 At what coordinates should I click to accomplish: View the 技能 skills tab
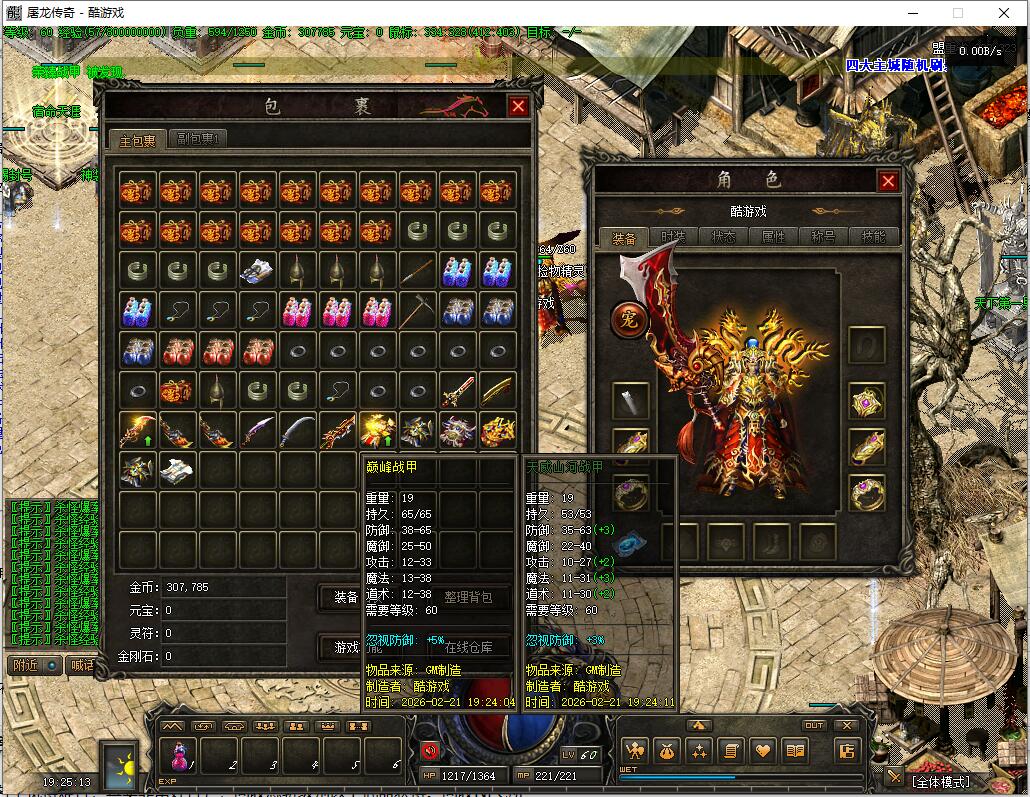(872, 237)
